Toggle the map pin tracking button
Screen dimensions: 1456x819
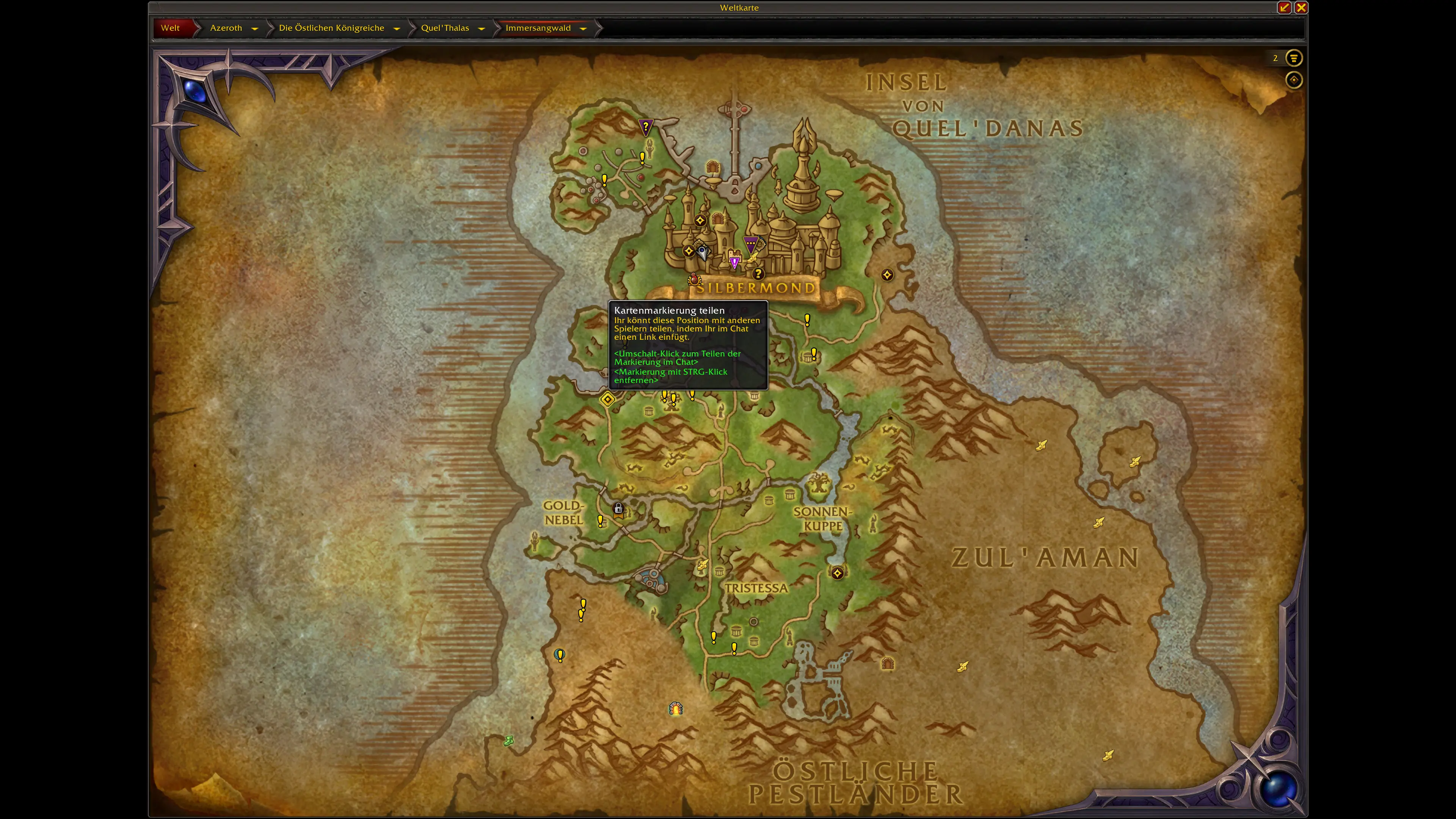pyautogui.click(x=1293, y=80)
